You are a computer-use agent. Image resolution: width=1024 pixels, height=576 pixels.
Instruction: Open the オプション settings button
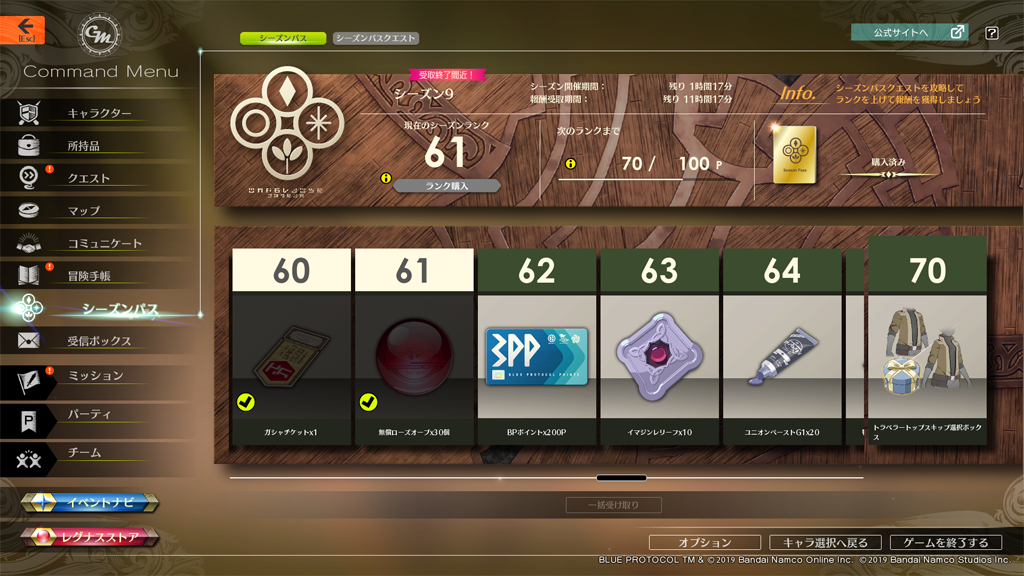pos(705,542)
